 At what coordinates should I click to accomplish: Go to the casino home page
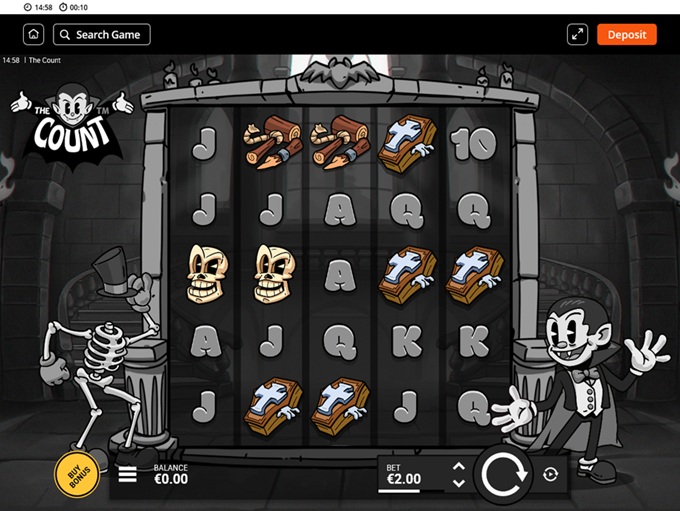pos(34,35)
